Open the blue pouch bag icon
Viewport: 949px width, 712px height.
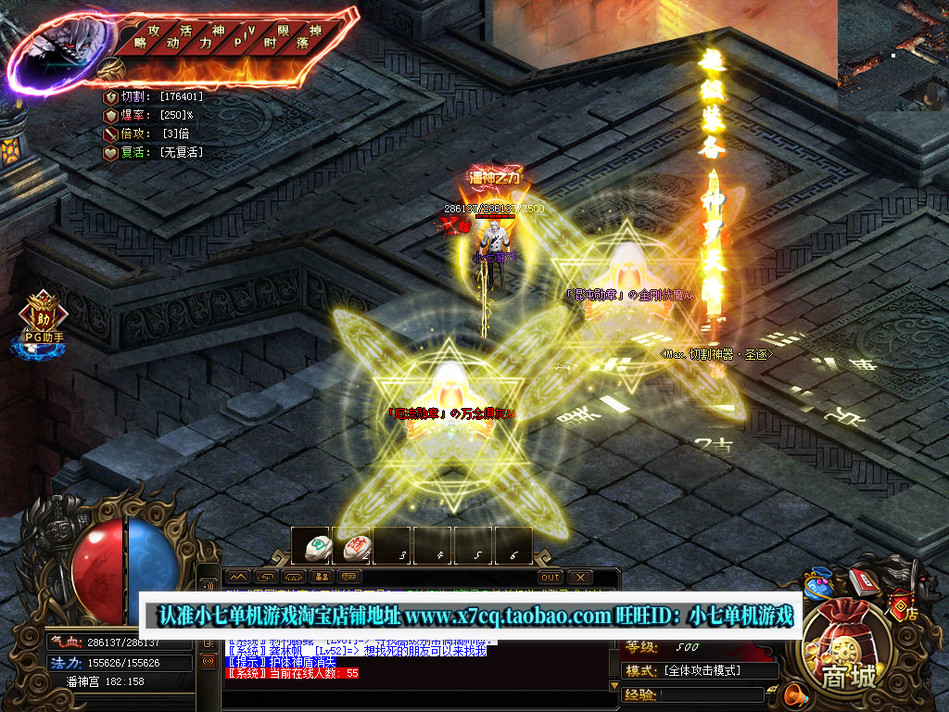pos(820,584)
